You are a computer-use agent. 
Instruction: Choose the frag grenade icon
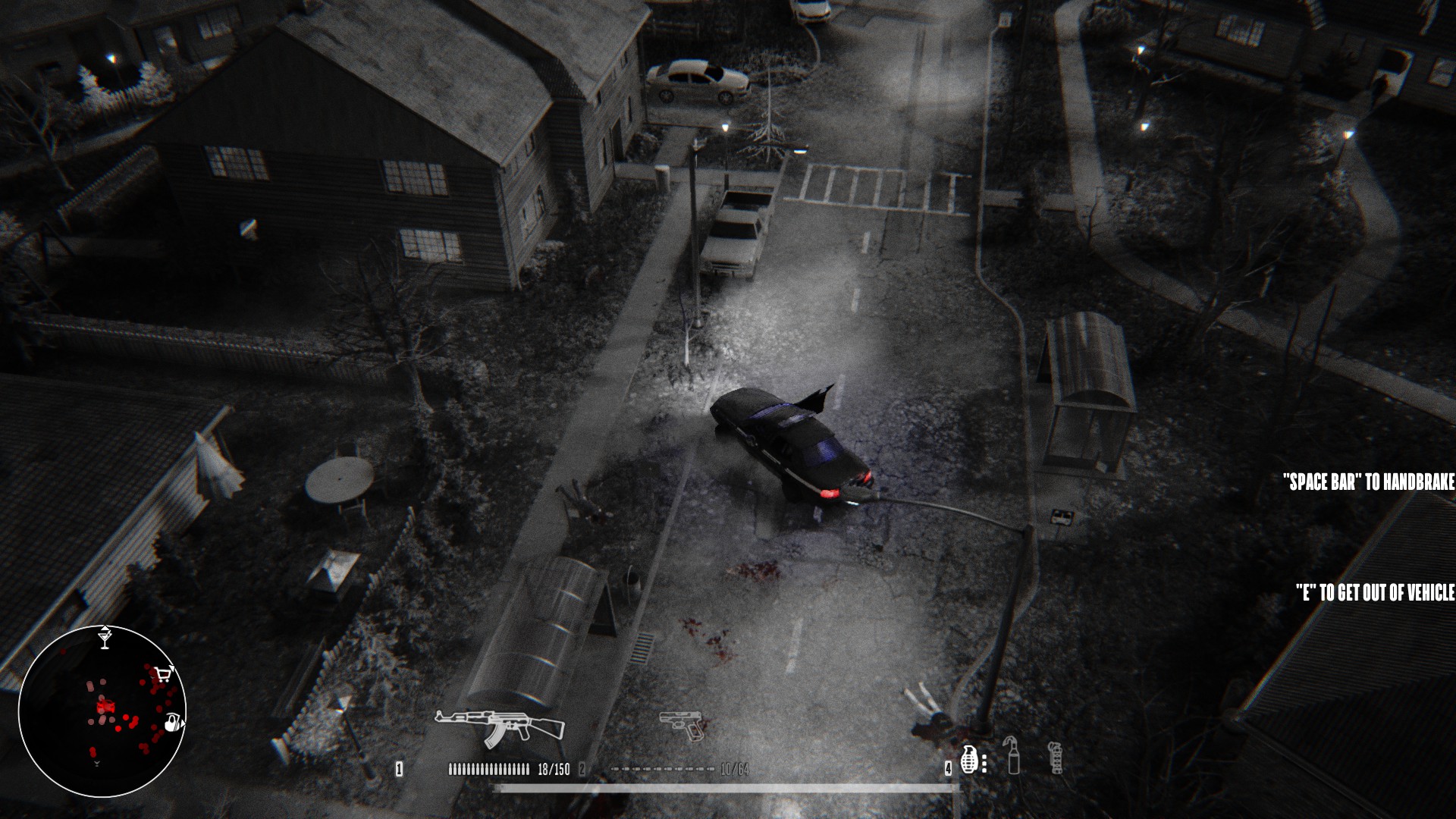[970, 758]
